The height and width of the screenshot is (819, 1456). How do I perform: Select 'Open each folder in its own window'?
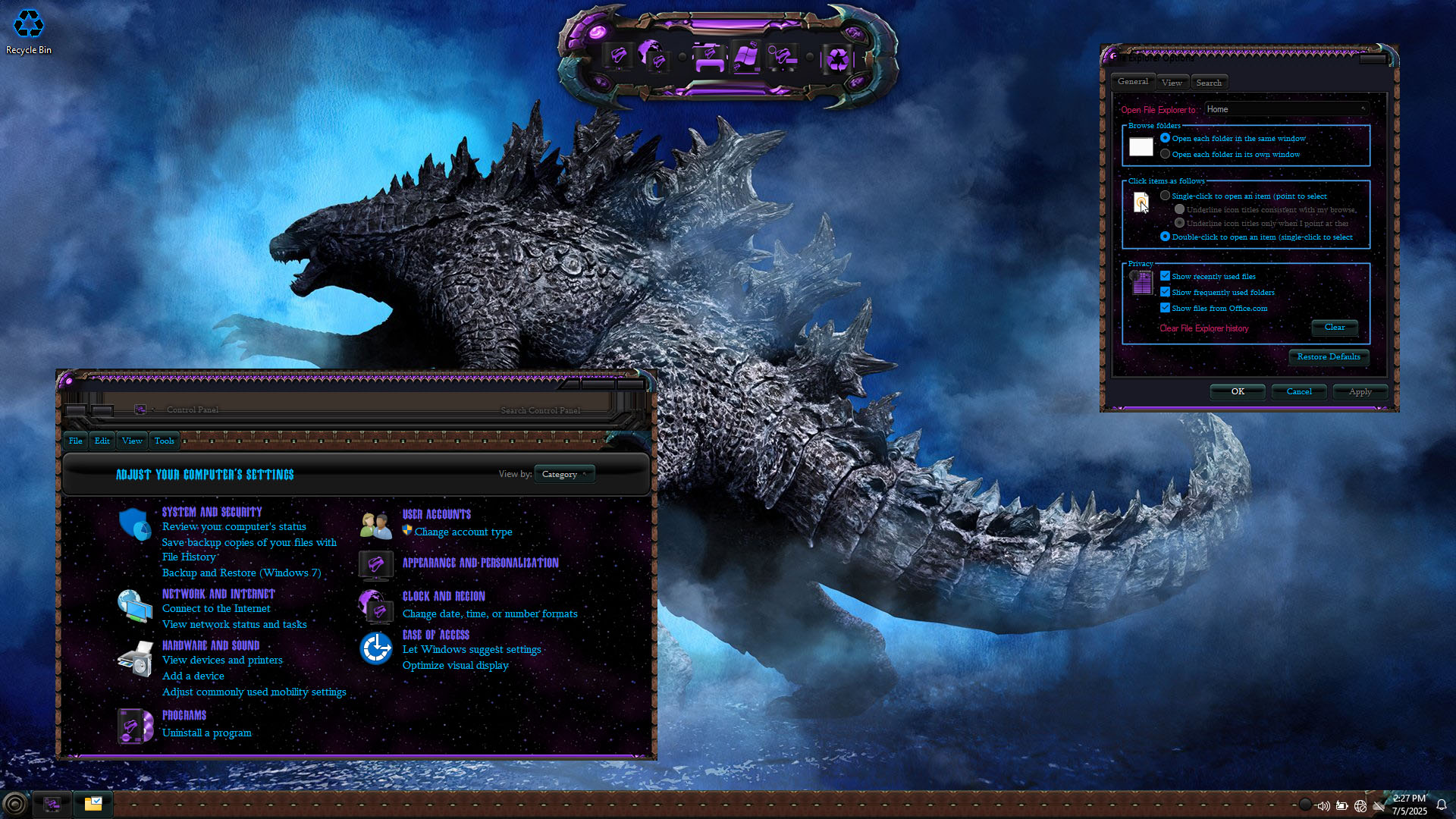pyautogui.click(x=1166, y=154)
